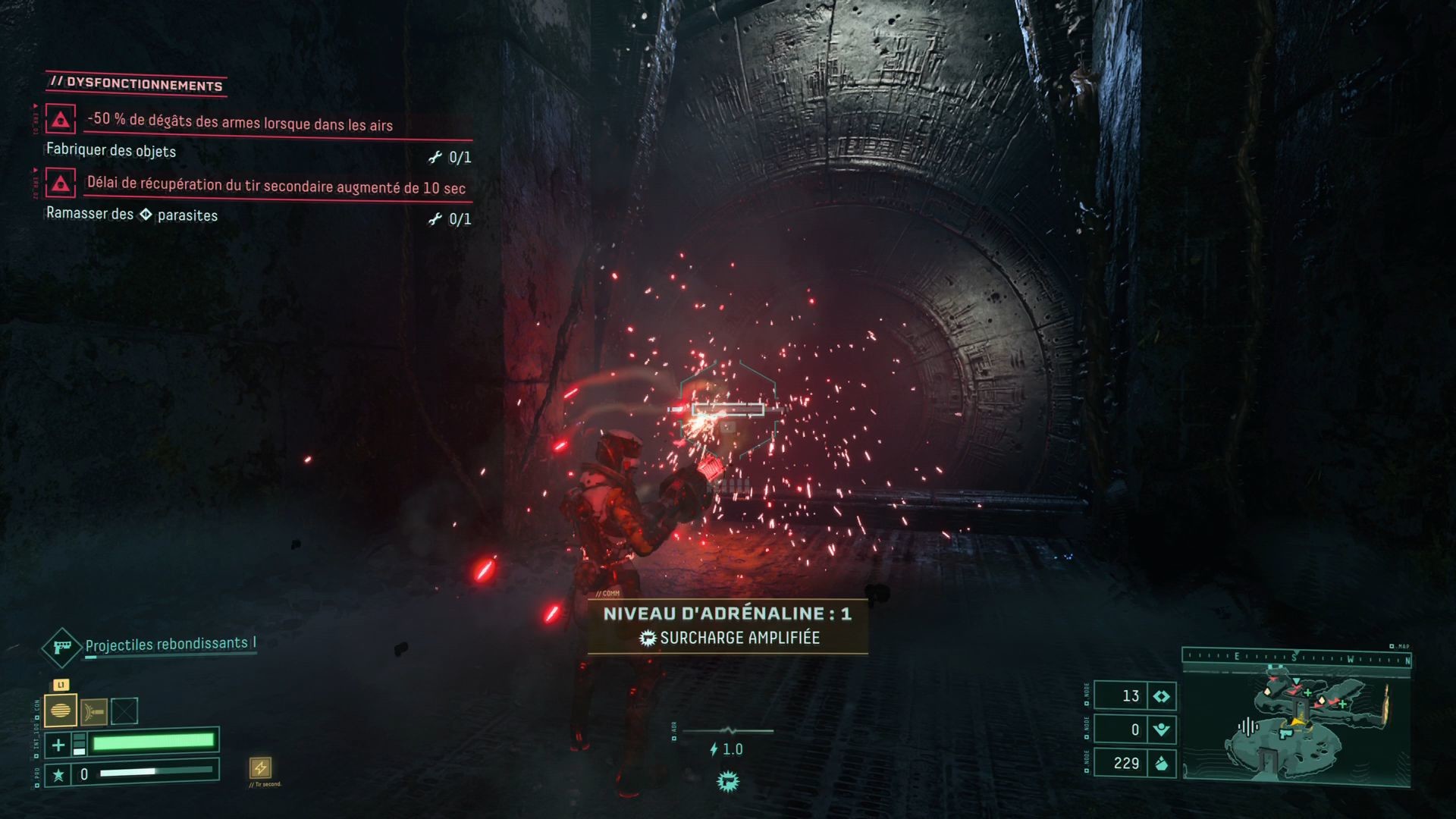Image resolution: width=1456 pixels, height=819 pixels.
Task: Click the Surcharge amplifiée adrenaline notification
Action: tap(728, 638)
